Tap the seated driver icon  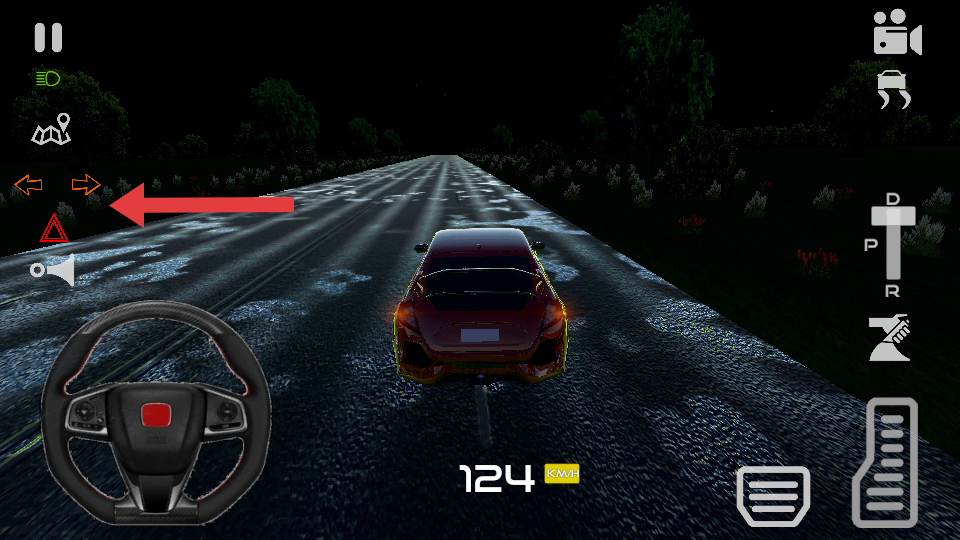tap(889, 338)
